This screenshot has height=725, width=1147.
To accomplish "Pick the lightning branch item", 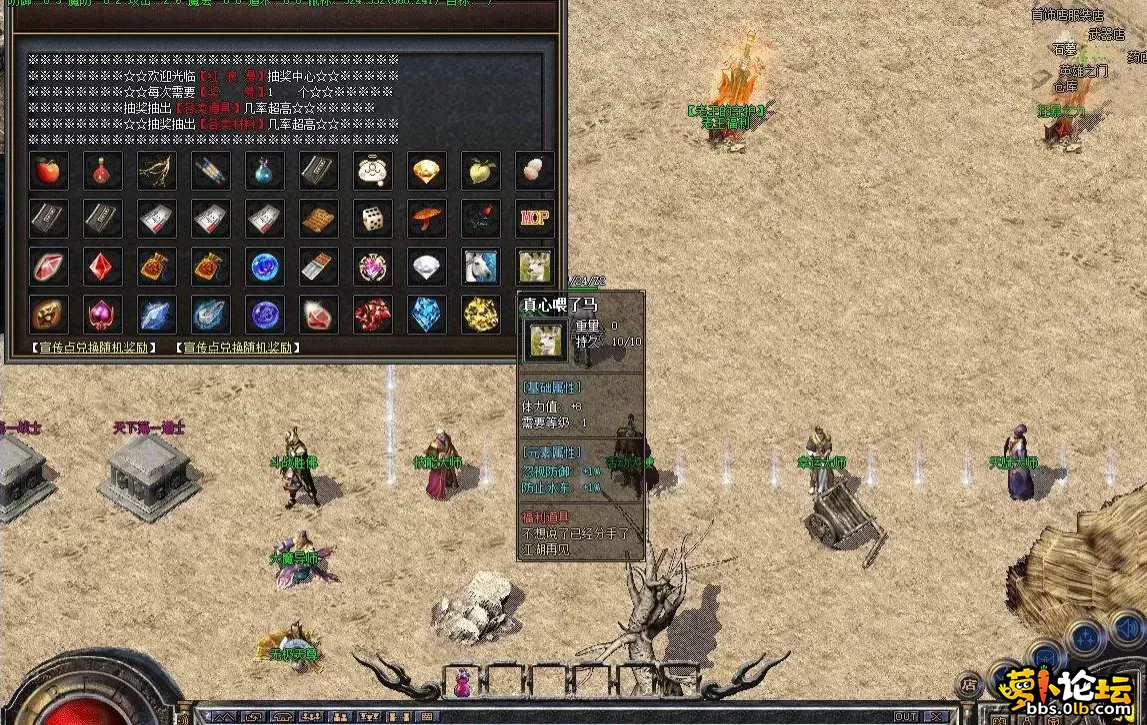I will (x=156, y=171).
